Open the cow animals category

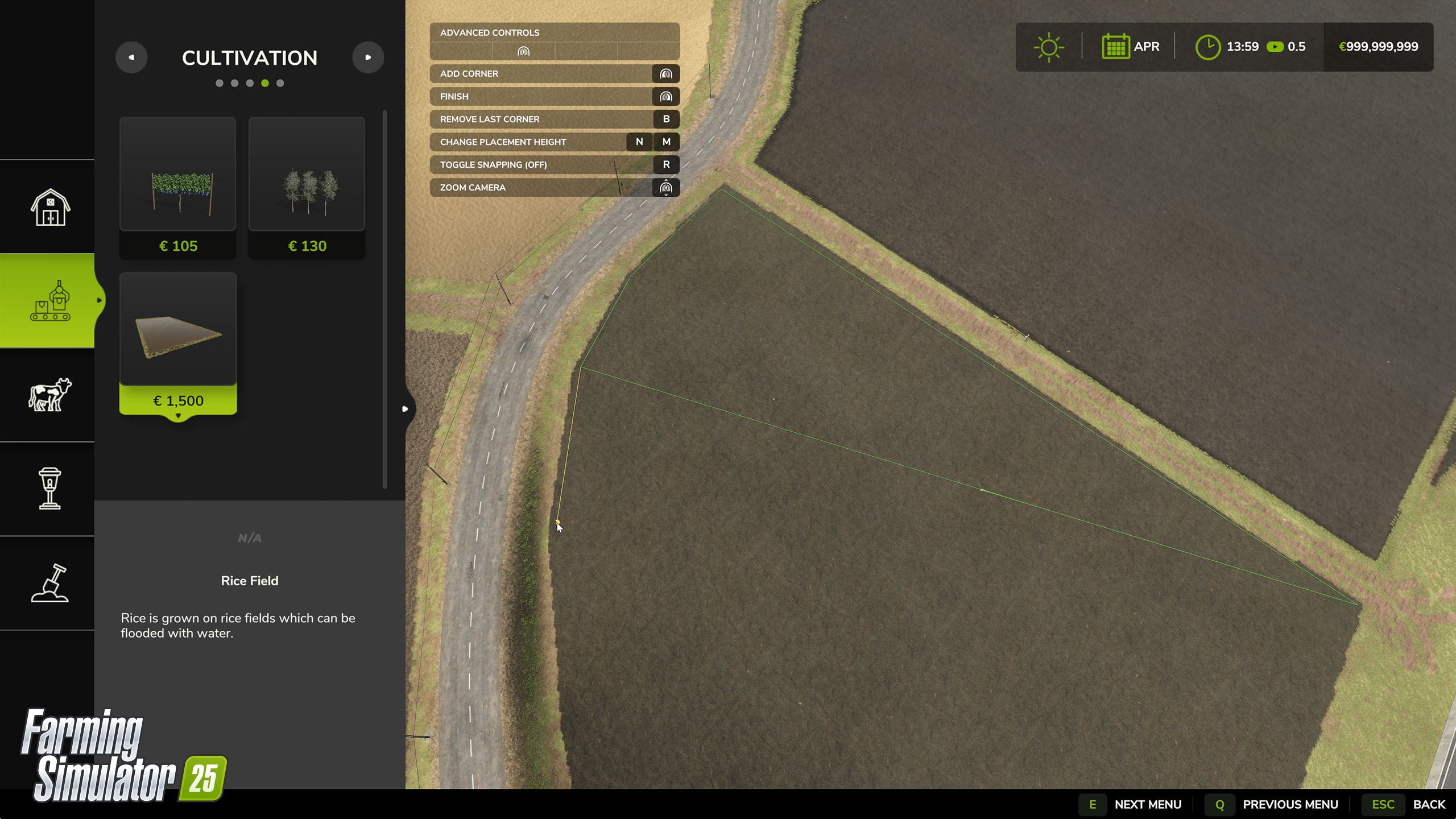(x=50, y=395)
